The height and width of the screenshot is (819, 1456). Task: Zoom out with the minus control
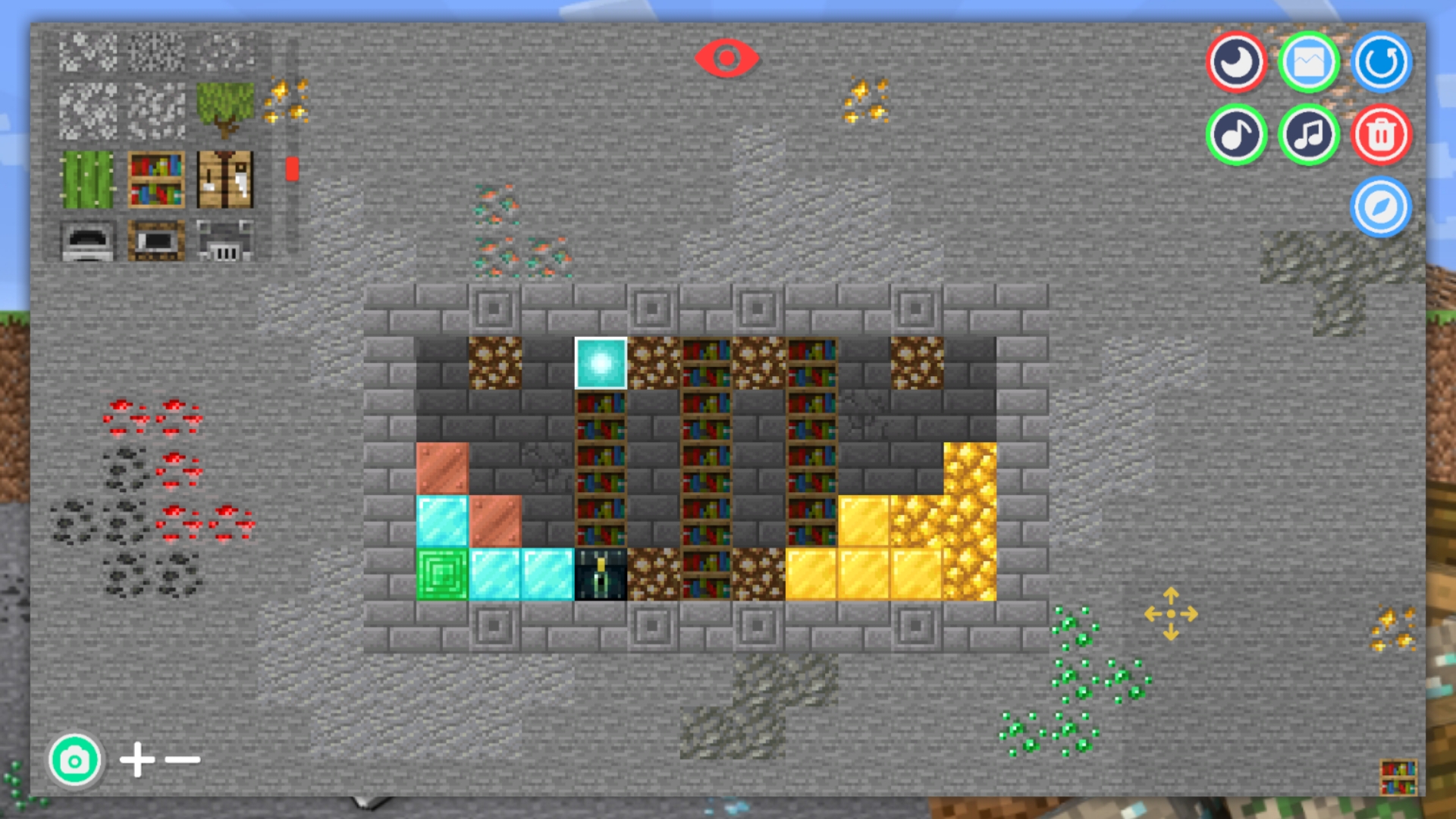point(182,758)
